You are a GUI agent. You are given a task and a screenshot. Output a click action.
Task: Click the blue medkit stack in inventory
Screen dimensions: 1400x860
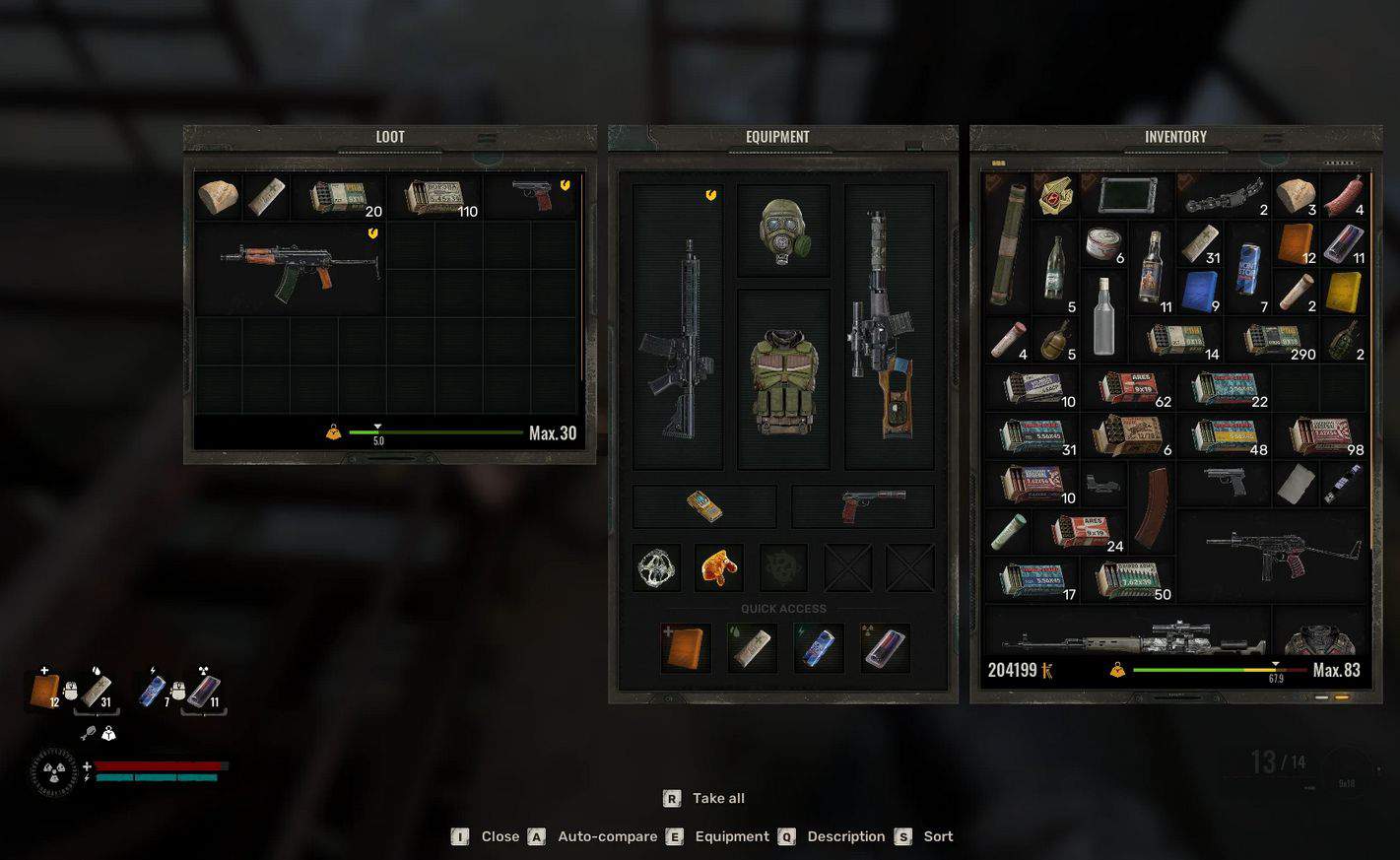pos(1200,293)
